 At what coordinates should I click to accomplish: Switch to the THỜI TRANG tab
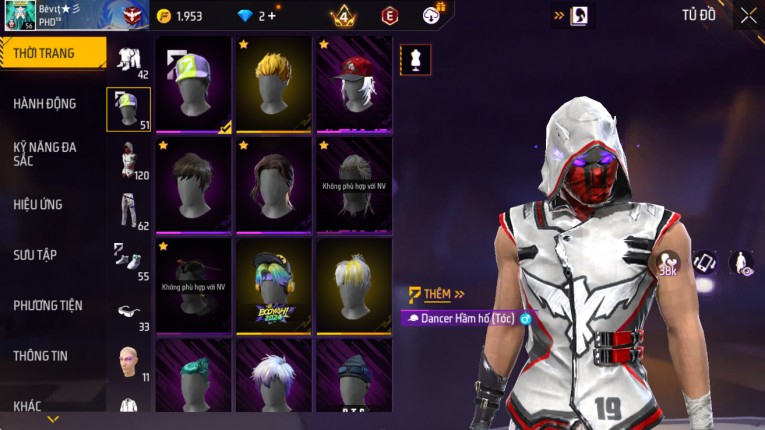tap(50, 53)
